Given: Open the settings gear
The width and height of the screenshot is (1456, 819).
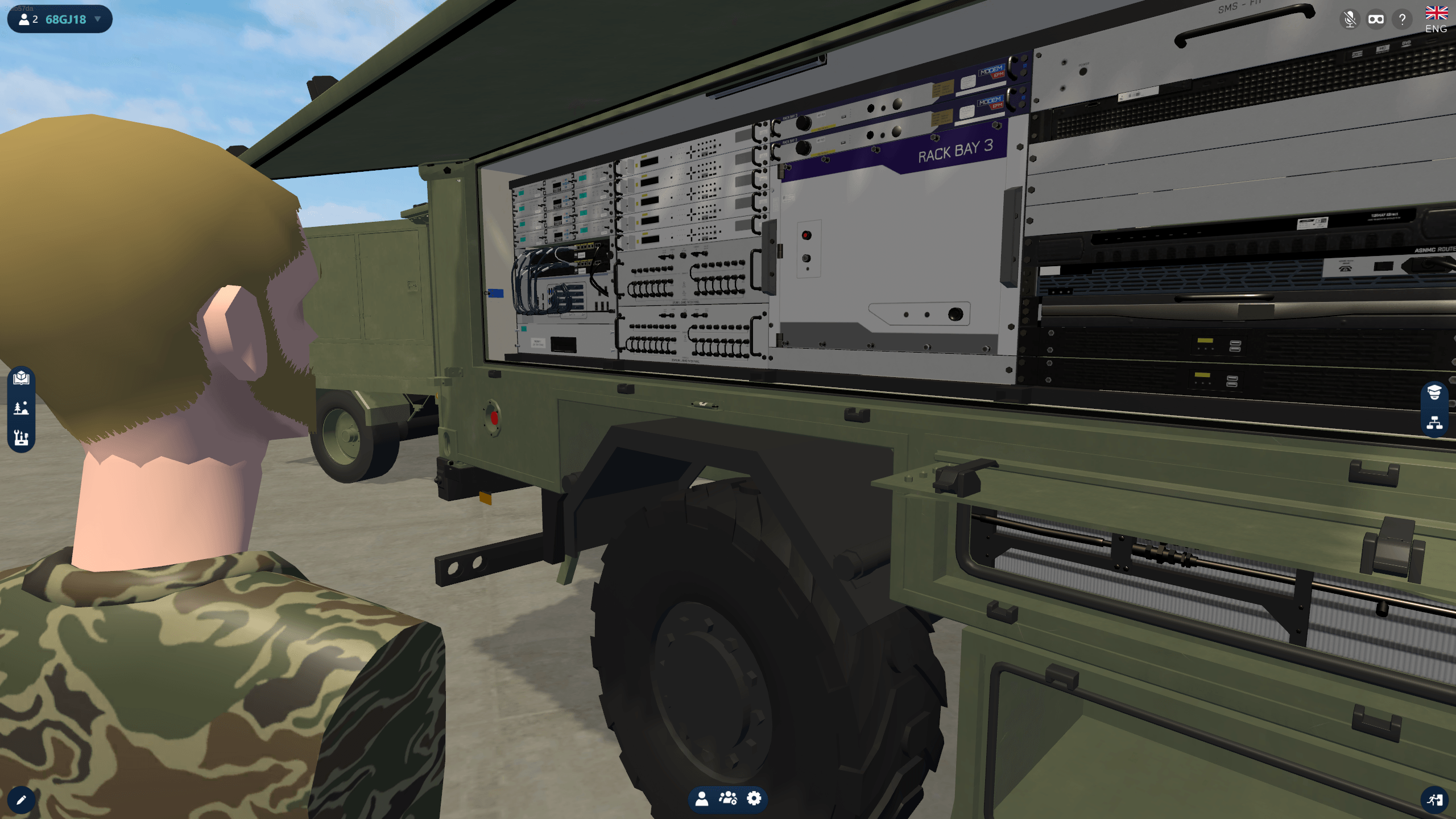Looking at the screenshot, I should 754,799.
